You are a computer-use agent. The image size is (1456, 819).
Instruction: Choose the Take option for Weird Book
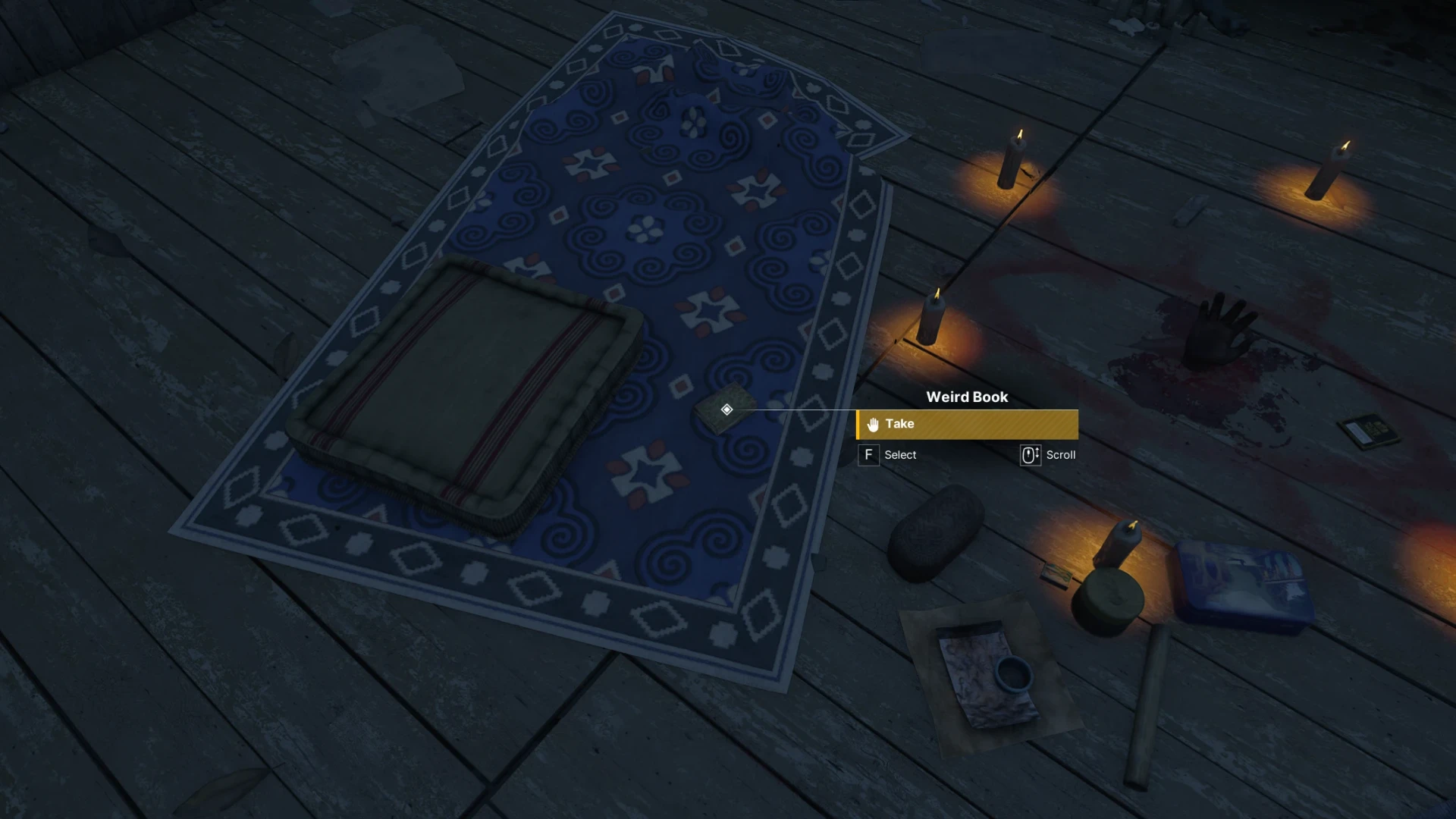click(967, 425)
